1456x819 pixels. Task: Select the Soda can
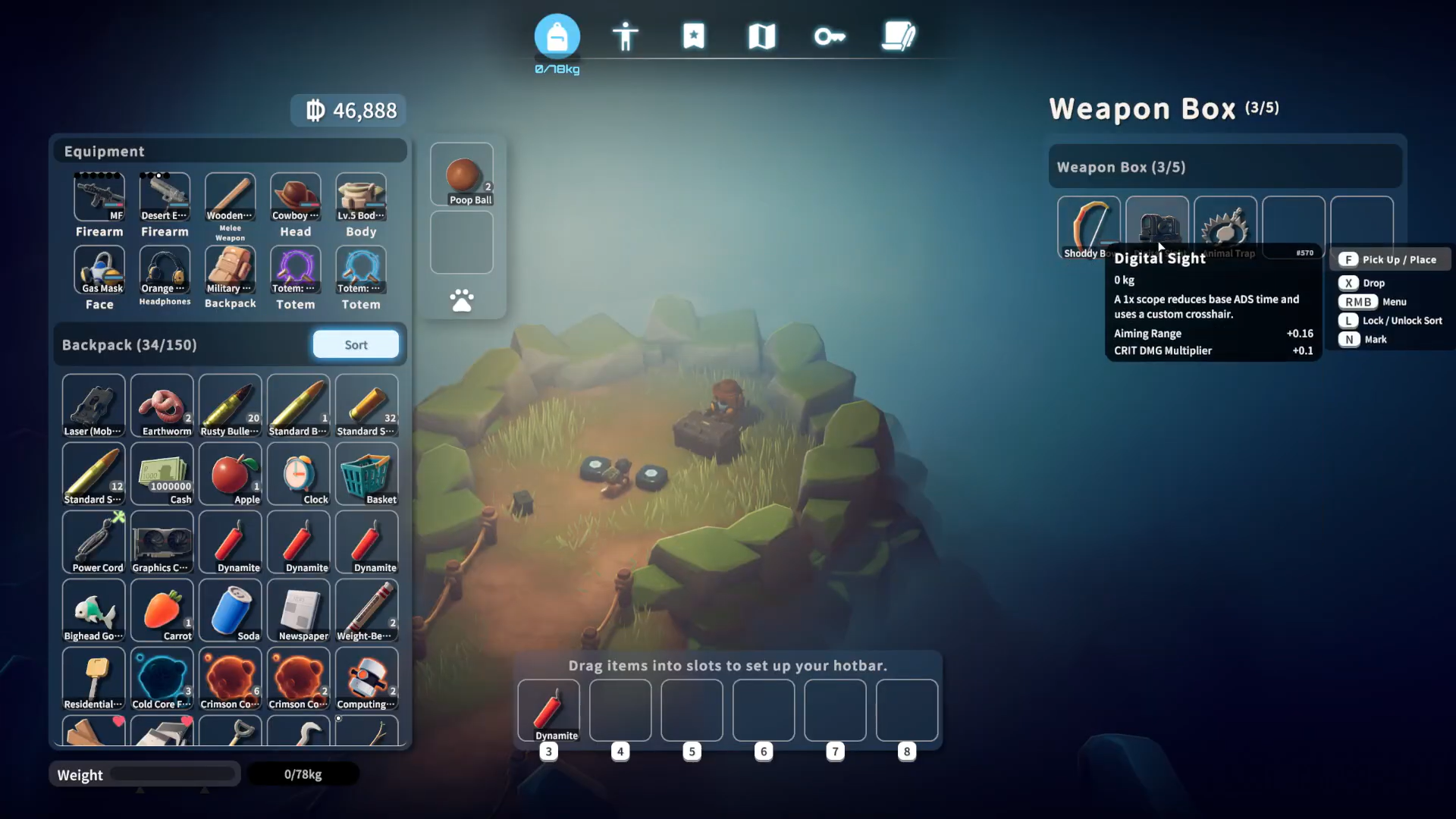click(x=231, y=610)
